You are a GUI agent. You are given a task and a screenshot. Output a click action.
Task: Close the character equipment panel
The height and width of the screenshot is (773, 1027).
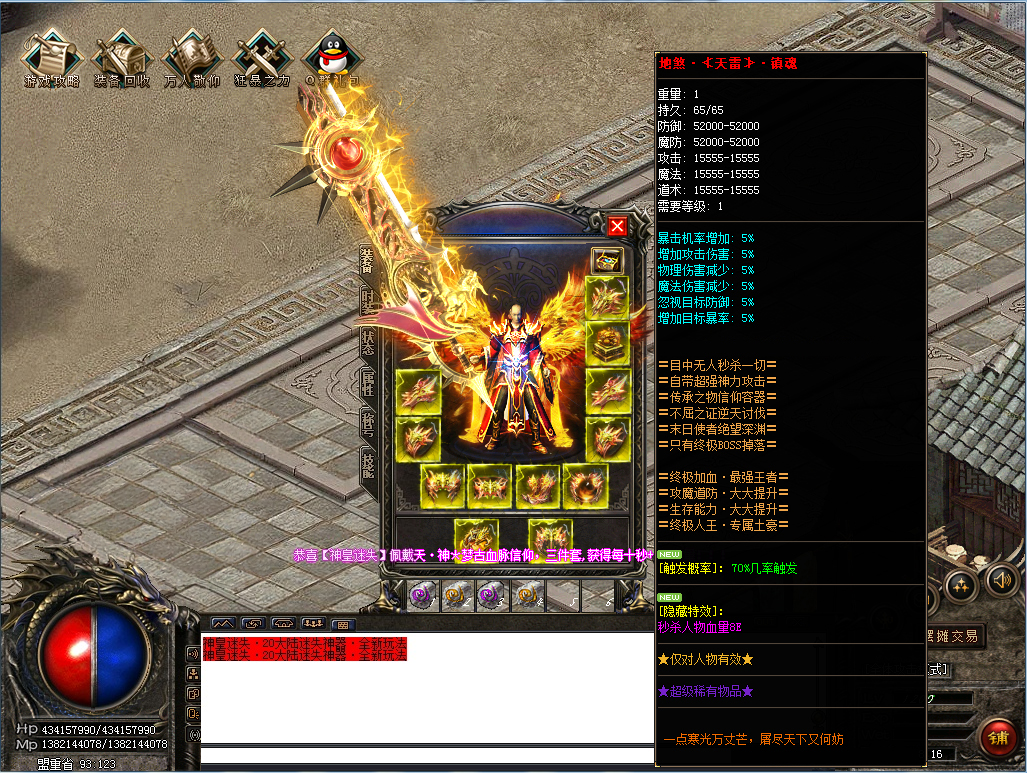coord(617,226)
